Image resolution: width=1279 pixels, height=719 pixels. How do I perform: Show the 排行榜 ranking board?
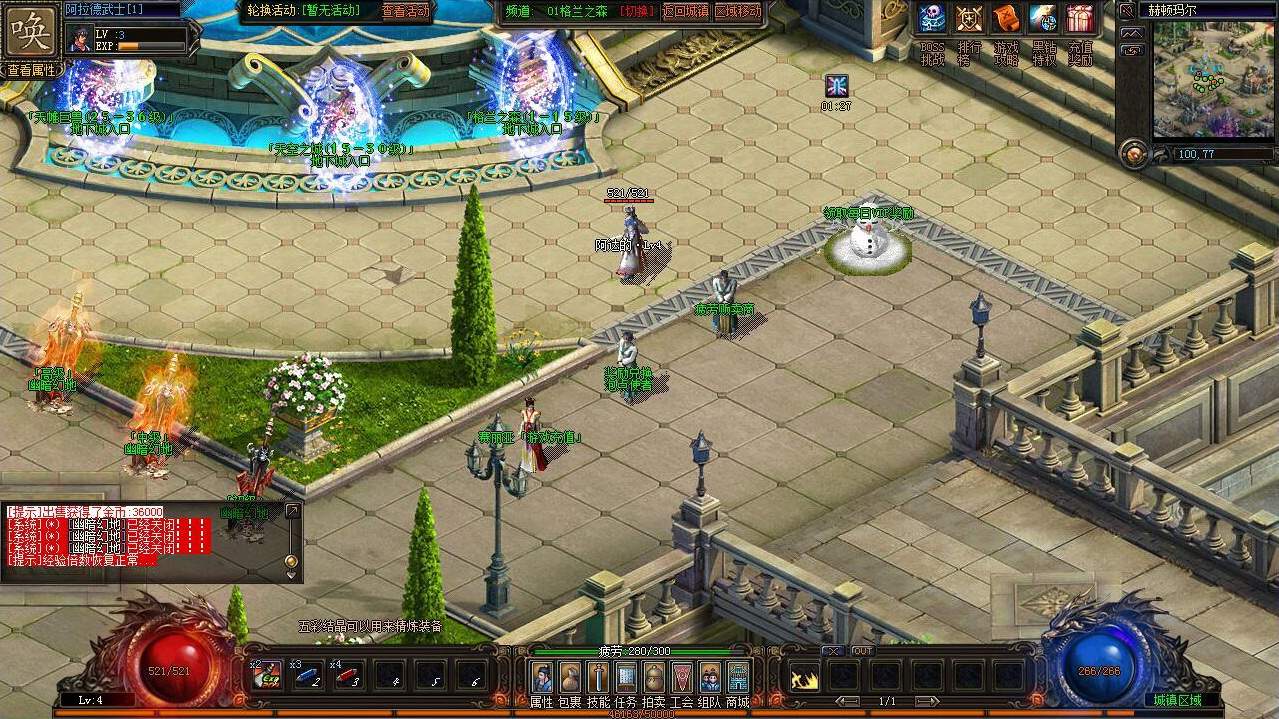point(969,19)
